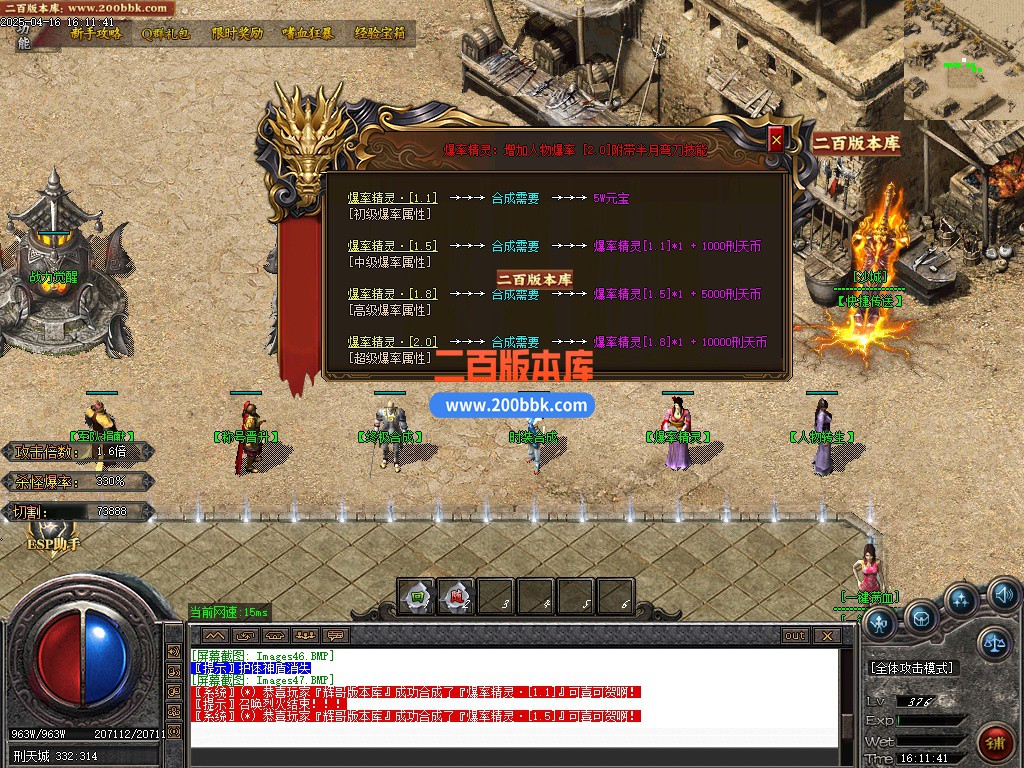Screen dimensions: 1024x768
Task: Toggle the 功能 function panel
Action: coord(24,36)
